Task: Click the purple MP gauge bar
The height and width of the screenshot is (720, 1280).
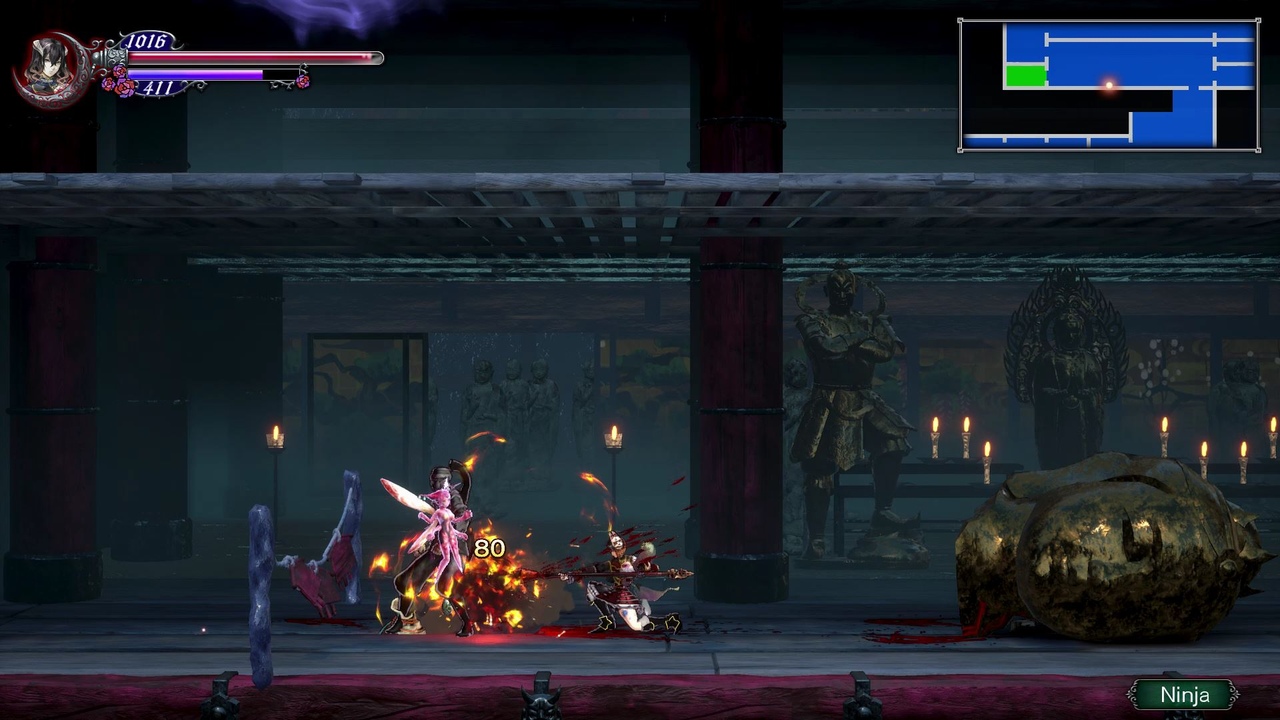Action: (x=200, y=74)
